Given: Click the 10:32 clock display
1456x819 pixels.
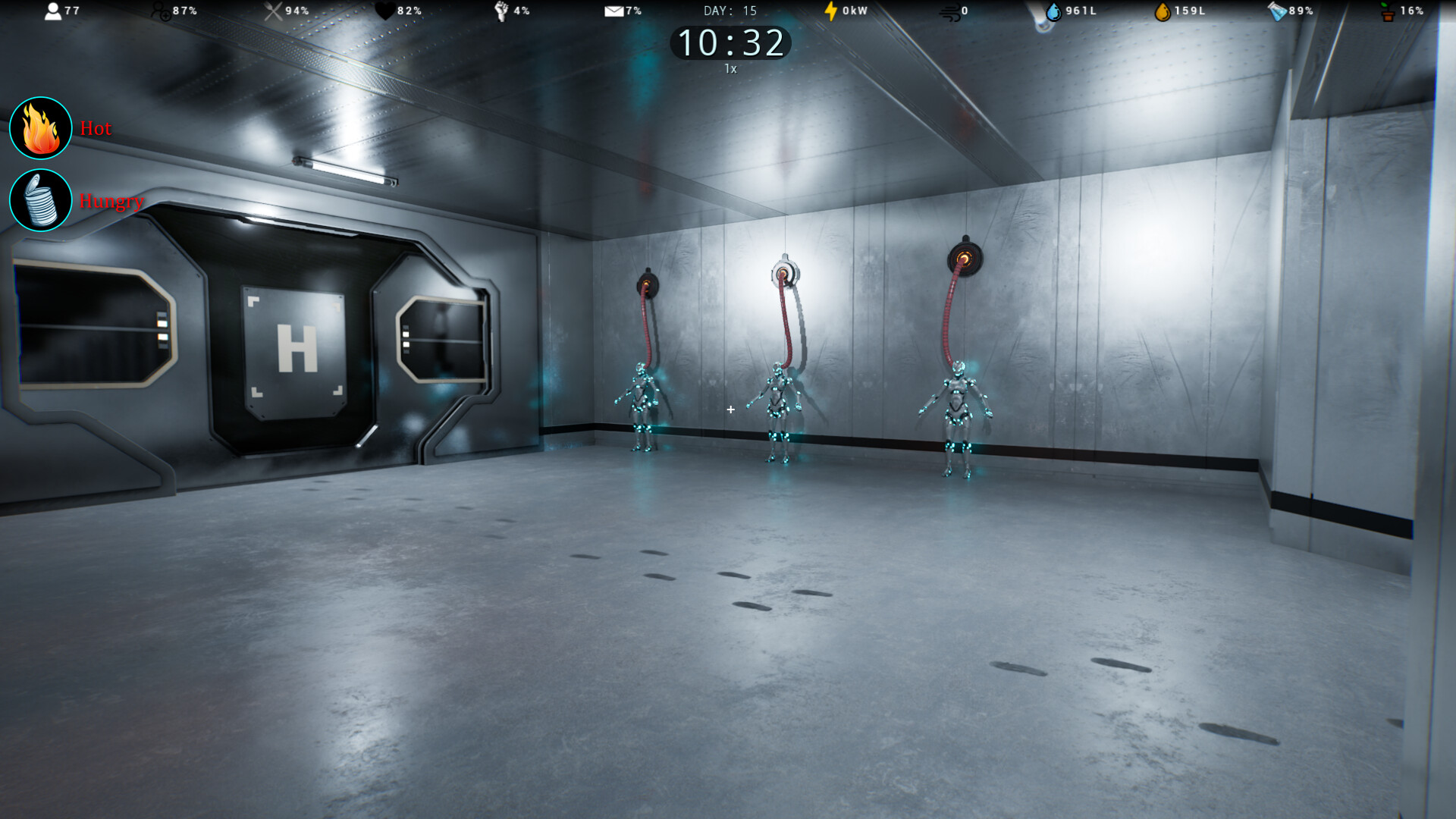Looking at the screenshot, I should pos(730,44).
